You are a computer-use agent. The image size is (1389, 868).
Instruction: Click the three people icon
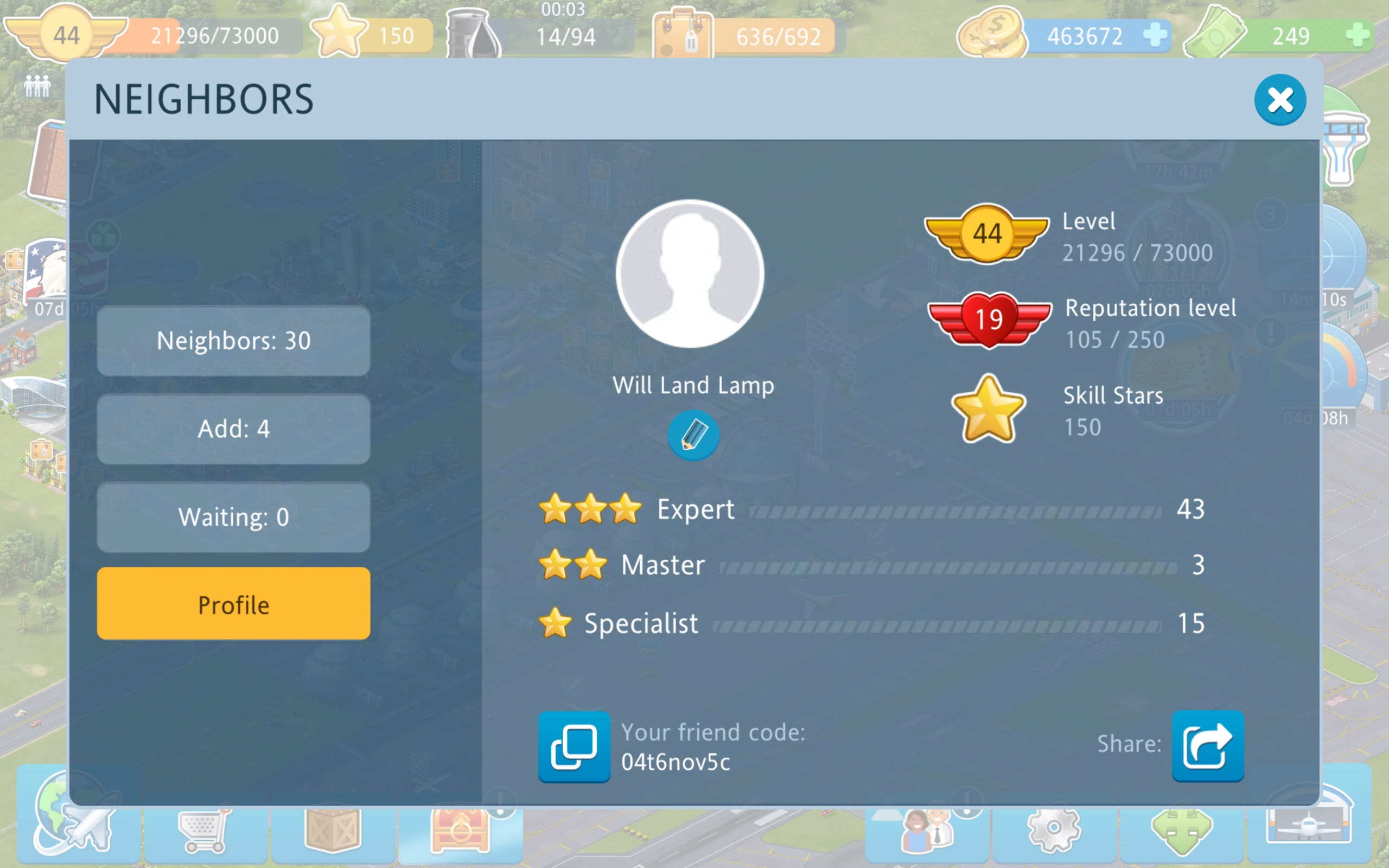pos(37,86)
